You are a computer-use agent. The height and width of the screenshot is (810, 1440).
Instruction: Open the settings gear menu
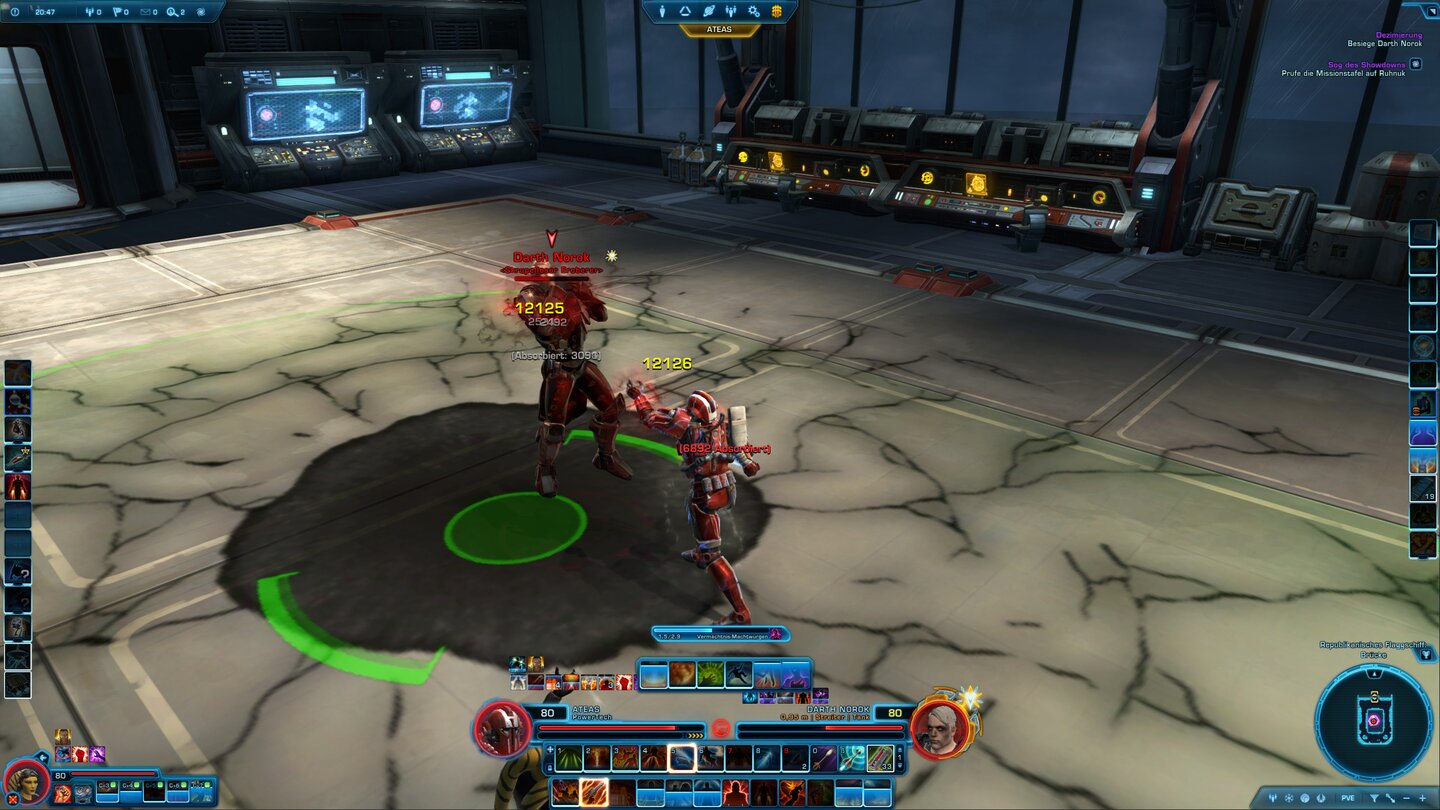click(x=753, y=11)
